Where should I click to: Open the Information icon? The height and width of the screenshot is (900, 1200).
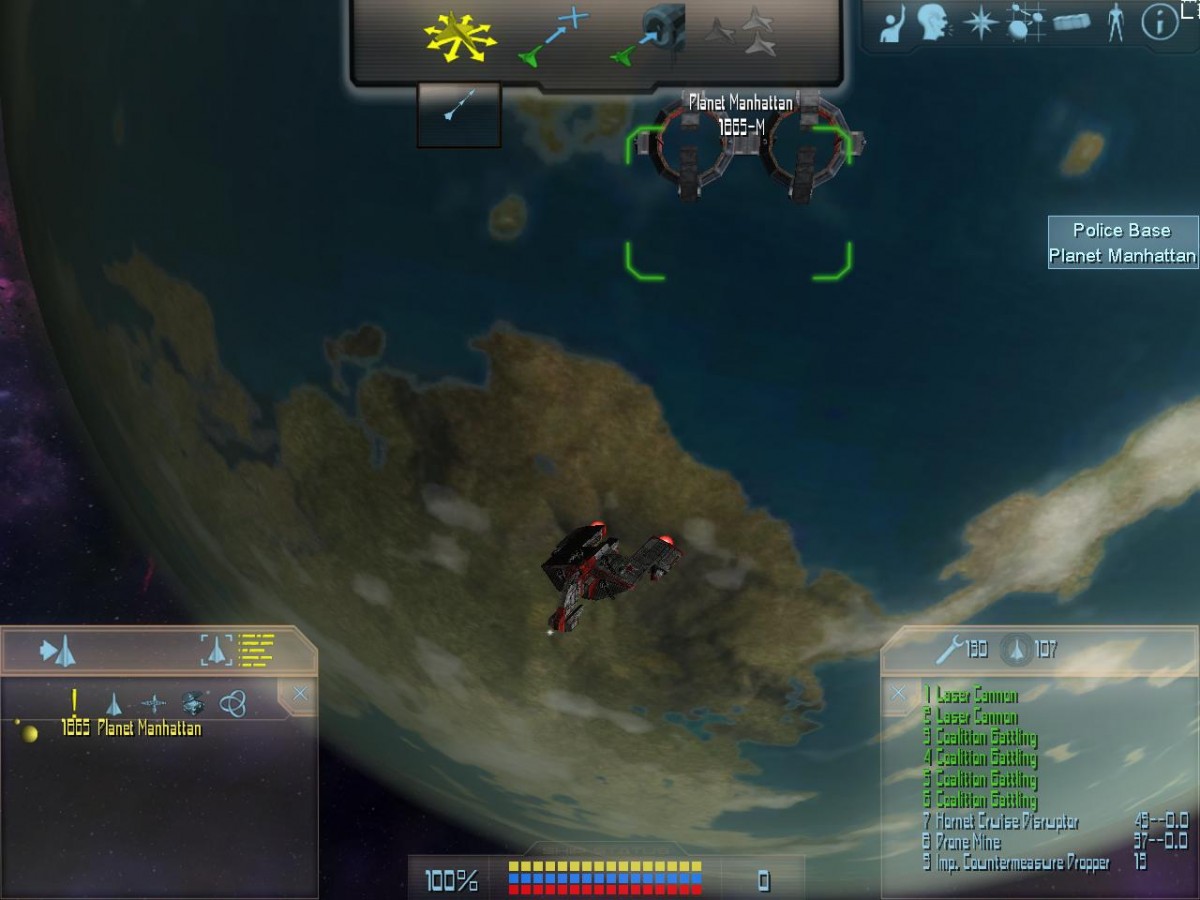[1159, 22]
